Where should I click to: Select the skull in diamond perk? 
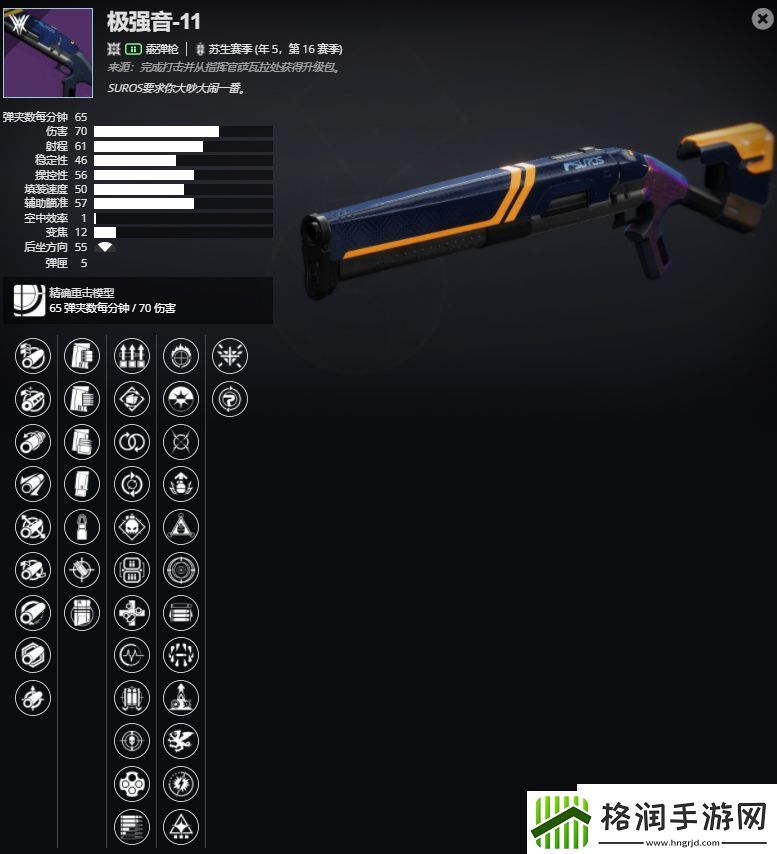[132, 527]
